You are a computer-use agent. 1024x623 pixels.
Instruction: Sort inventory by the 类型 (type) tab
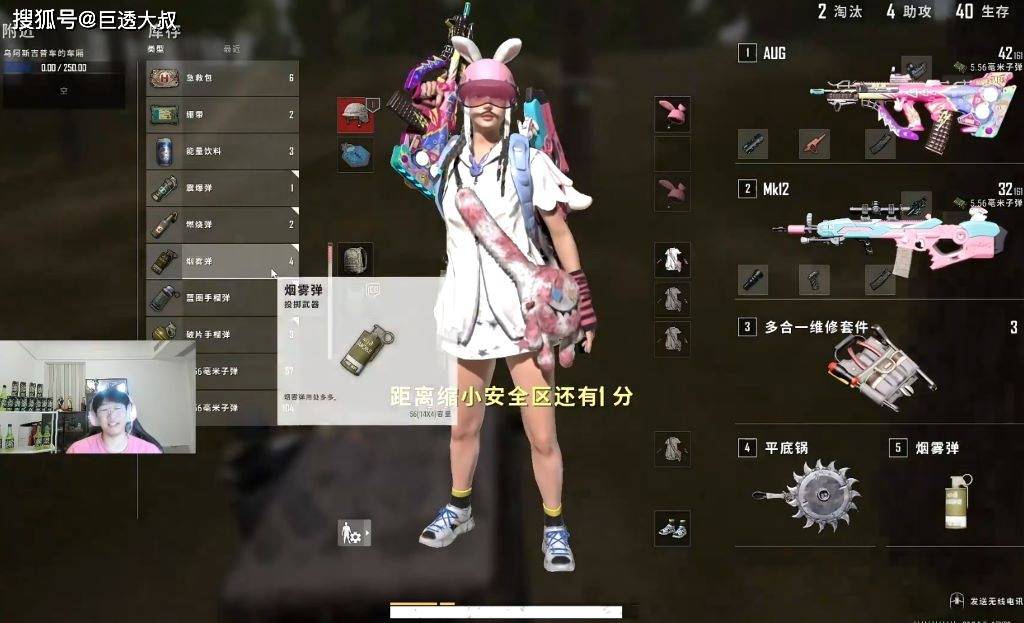[x=156, y=48]
